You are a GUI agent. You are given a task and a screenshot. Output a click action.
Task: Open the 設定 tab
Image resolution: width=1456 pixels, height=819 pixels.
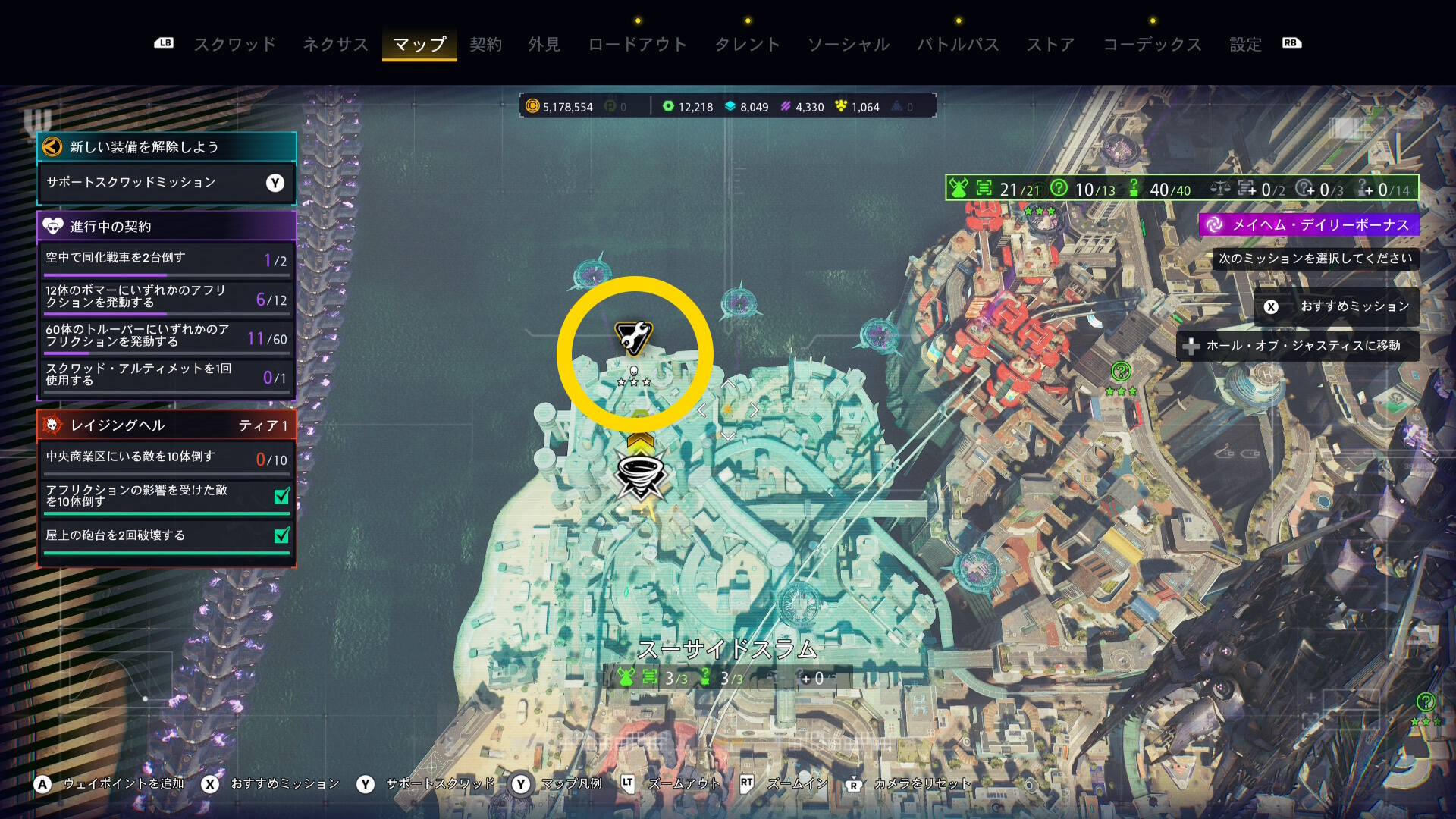[1246, 45]
